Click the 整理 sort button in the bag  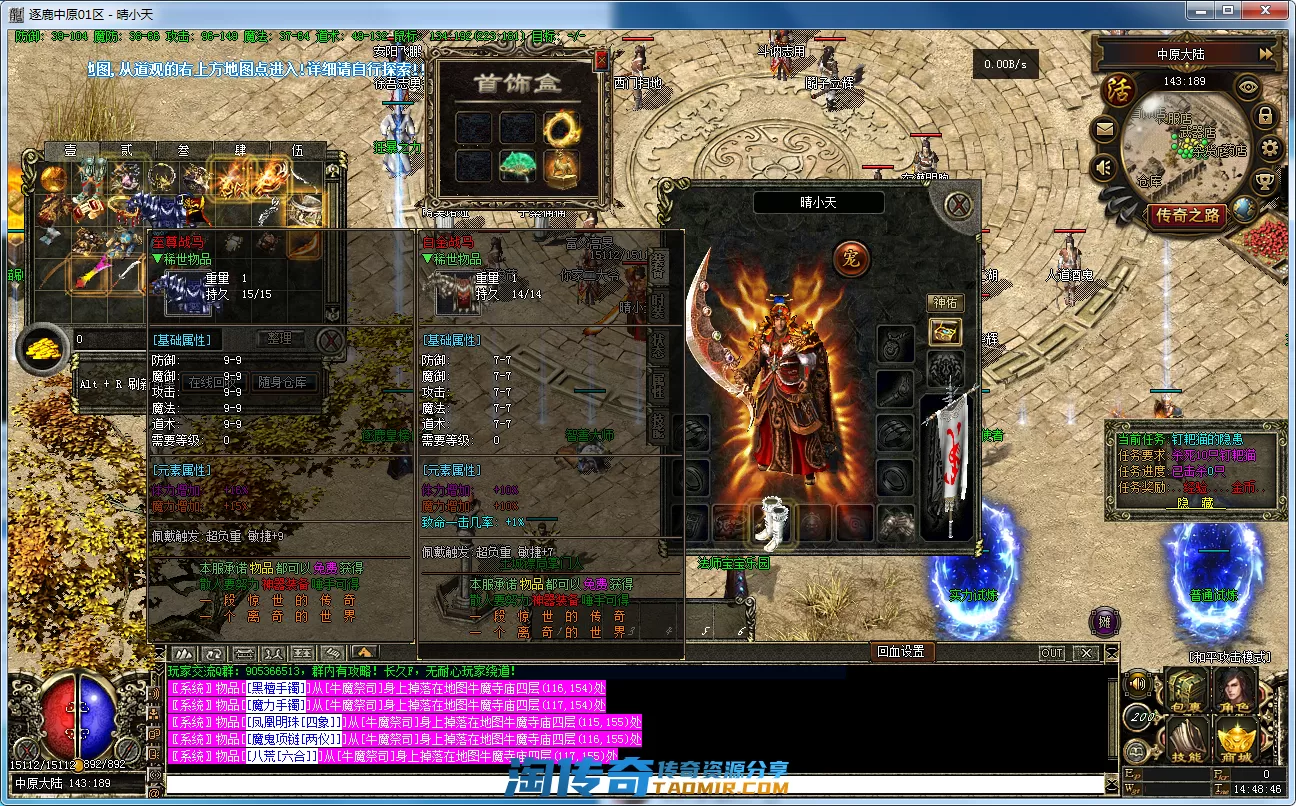tap(280, 338)
